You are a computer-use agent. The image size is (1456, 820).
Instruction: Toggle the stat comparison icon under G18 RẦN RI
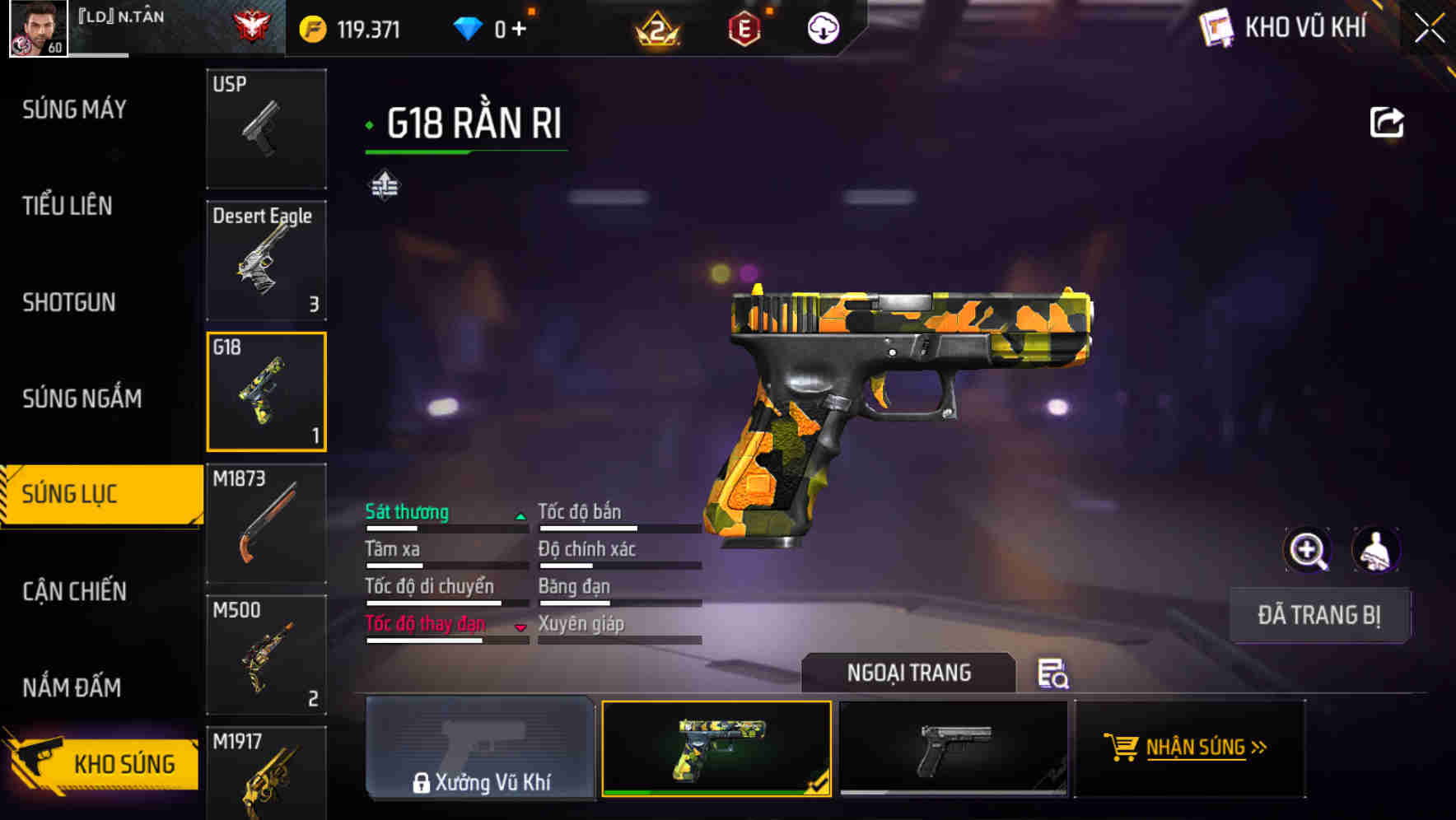coord(383,185)
